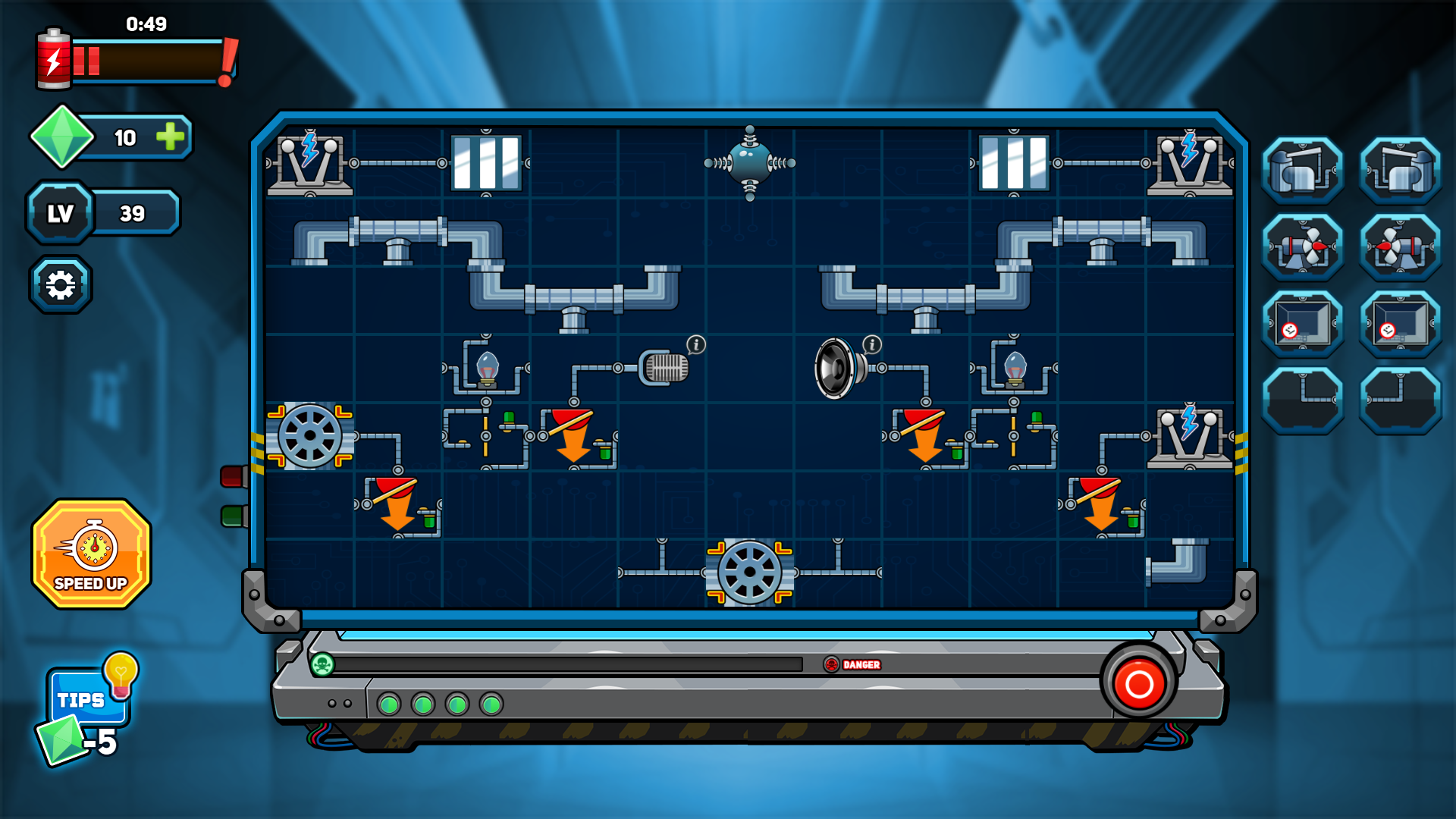Pick the left-facing fan part

(1399, 246)
